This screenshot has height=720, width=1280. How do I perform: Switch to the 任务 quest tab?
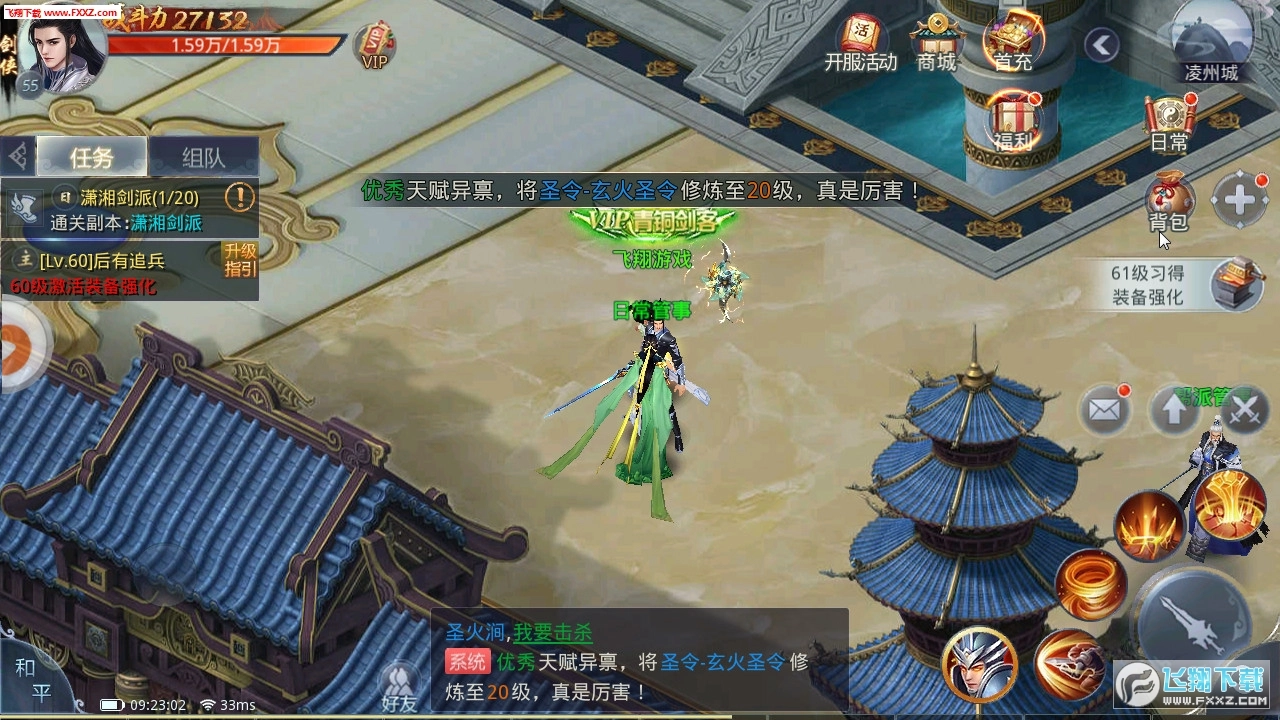point(93,157)
